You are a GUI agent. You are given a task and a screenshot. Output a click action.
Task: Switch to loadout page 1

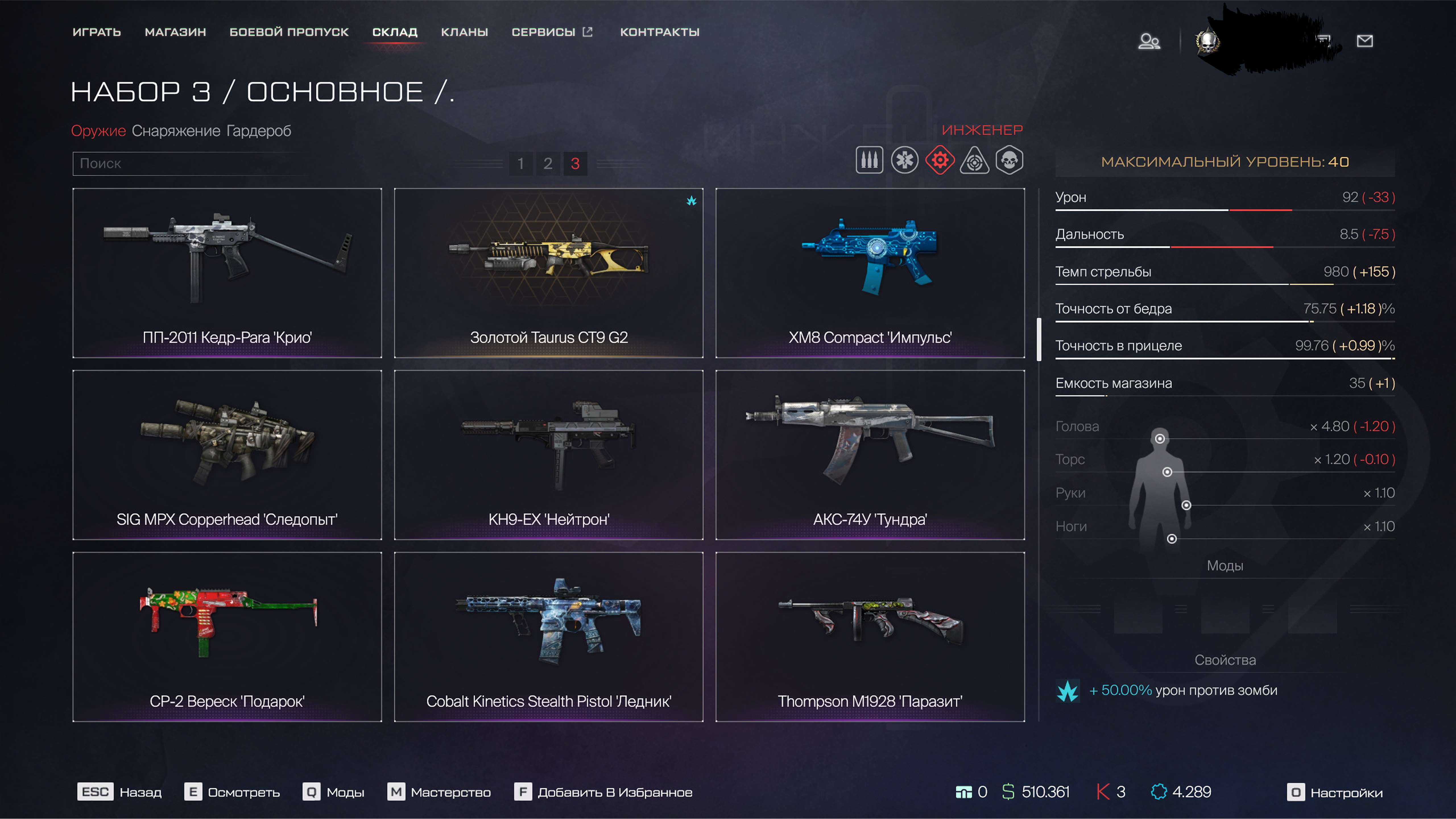coord(521,164)
